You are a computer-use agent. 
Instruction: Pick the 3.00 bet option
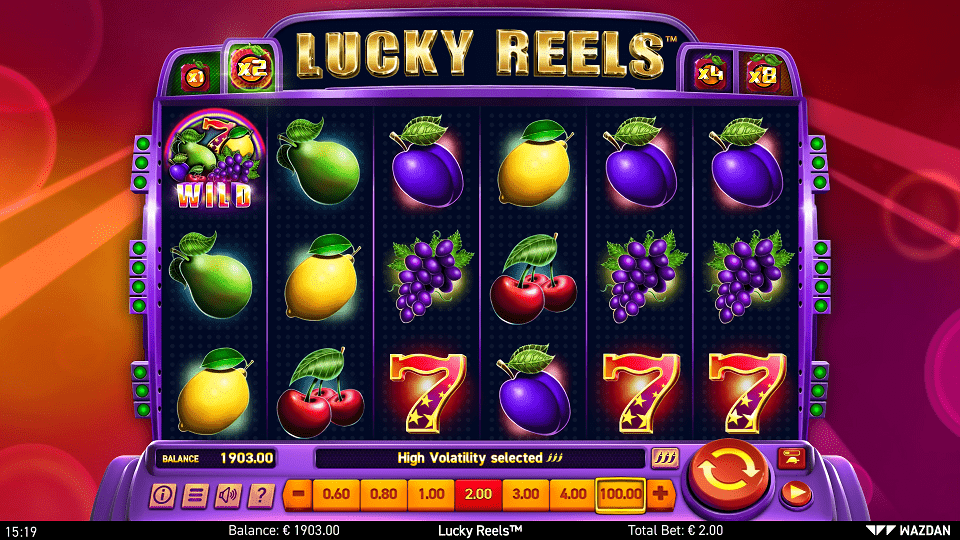click(x=525, y=494)
